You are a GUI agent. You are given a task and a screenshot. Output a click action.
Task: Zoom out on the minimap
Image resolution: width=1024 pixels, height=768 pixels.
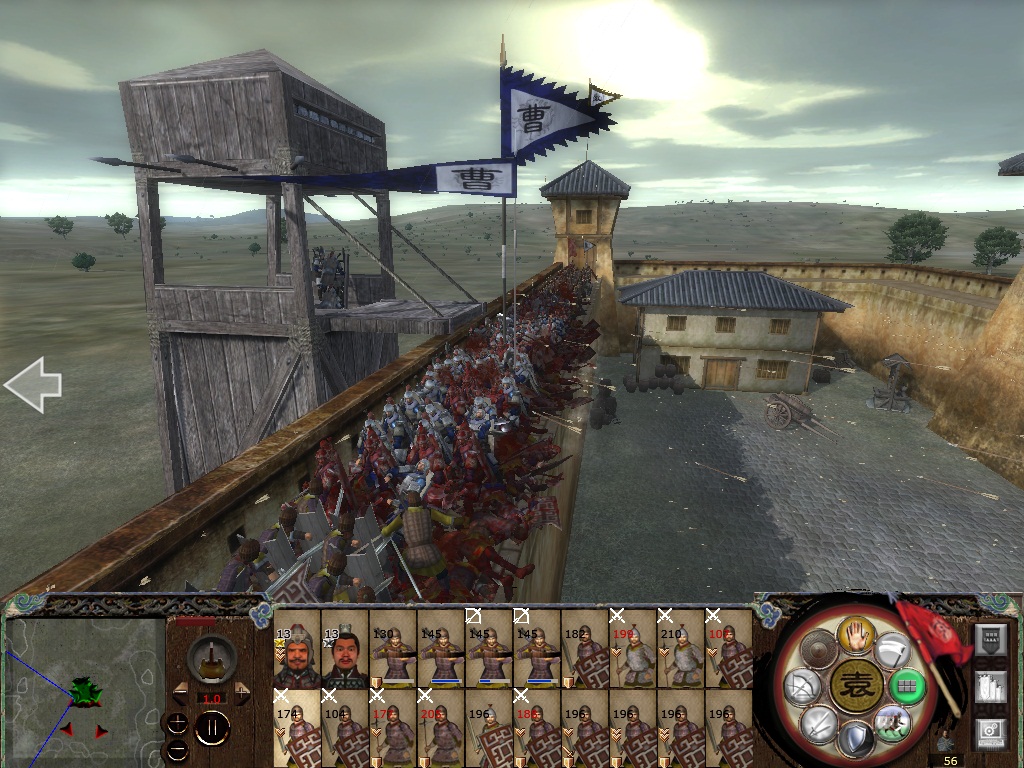coord(176,749)
